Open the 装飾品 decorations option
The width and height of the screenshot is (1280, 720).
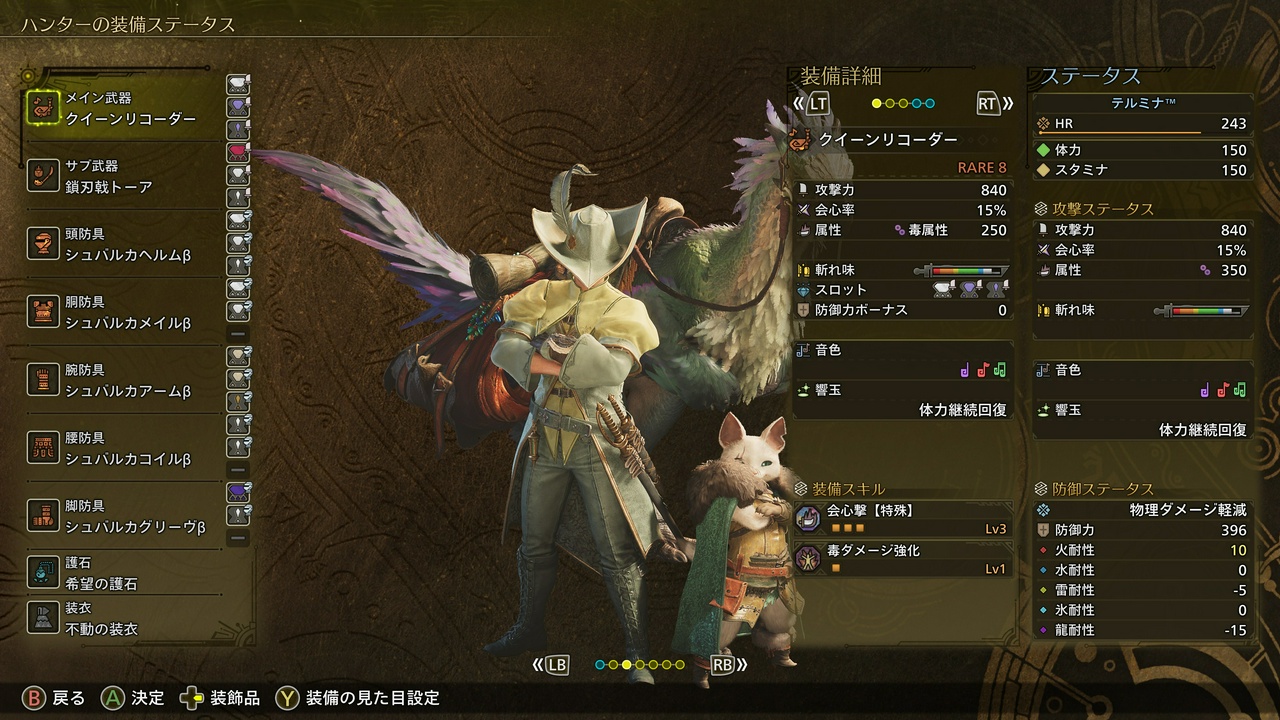pyautogui.click(x=220, y=698)
